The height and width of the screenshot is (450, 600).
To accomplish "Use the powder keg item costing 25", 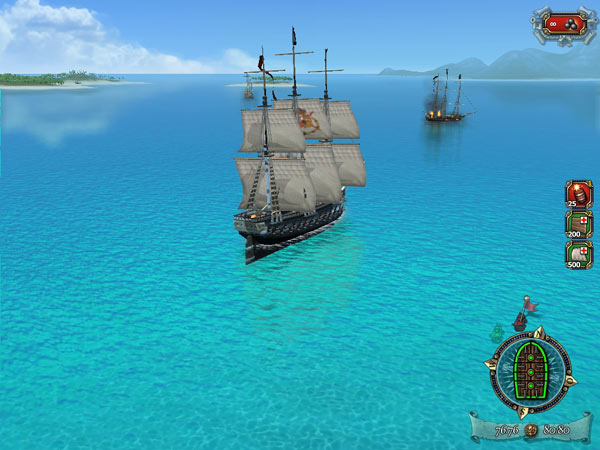I will pos(578,194).
